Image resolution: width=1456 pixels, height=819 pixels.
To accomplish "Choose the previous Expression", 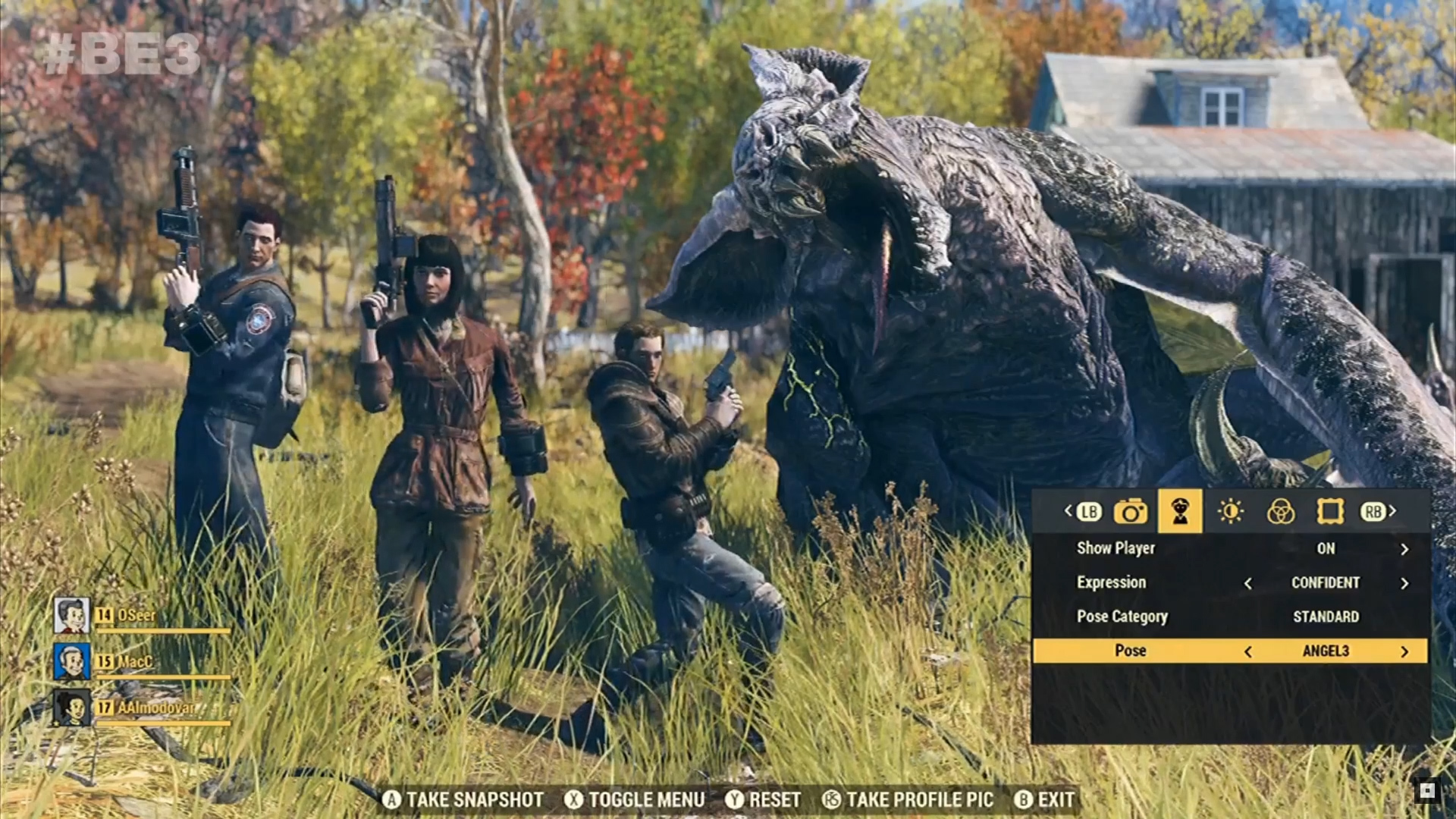I will [1247, 583].
